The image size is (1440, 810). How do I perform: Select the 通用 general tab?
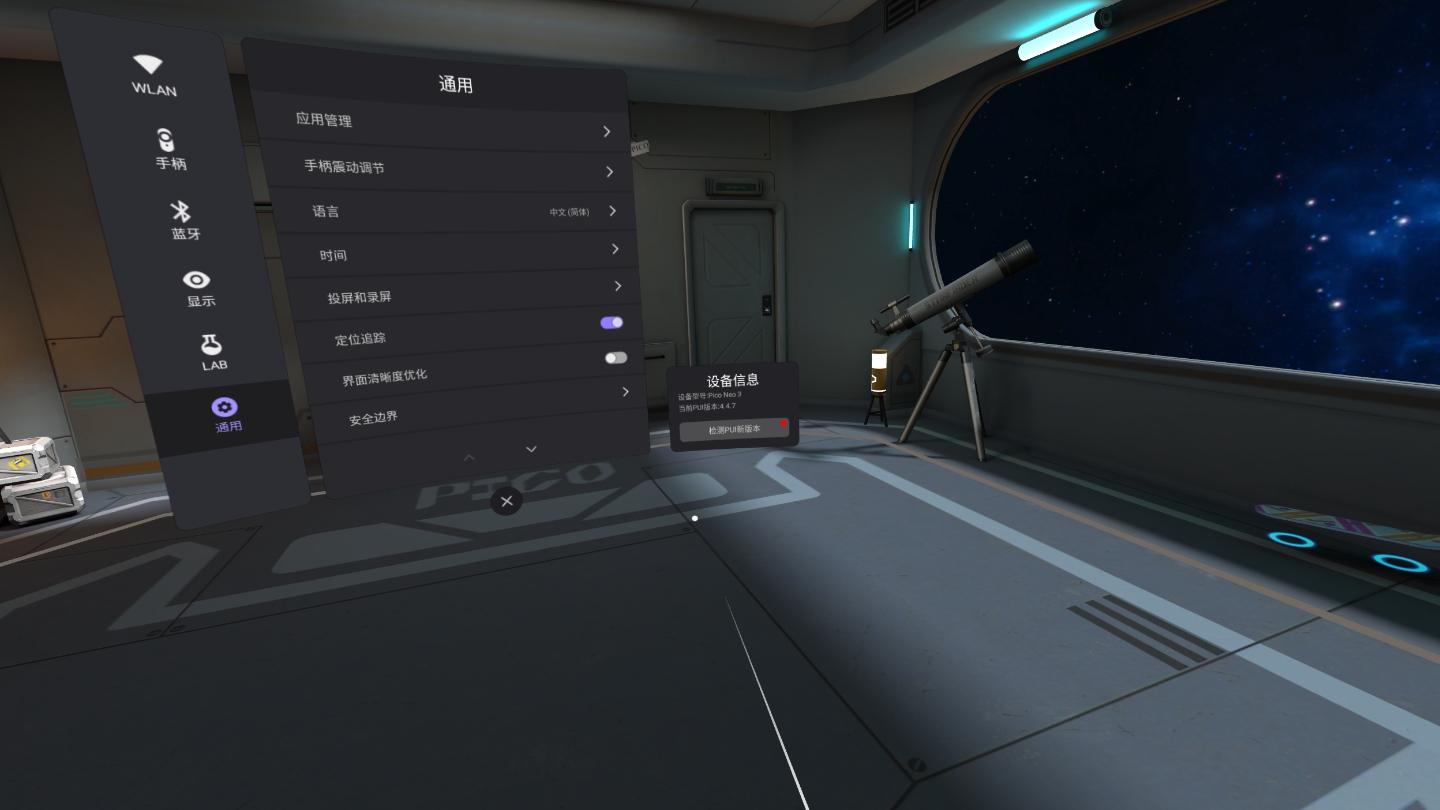click(x=226, y=414)
